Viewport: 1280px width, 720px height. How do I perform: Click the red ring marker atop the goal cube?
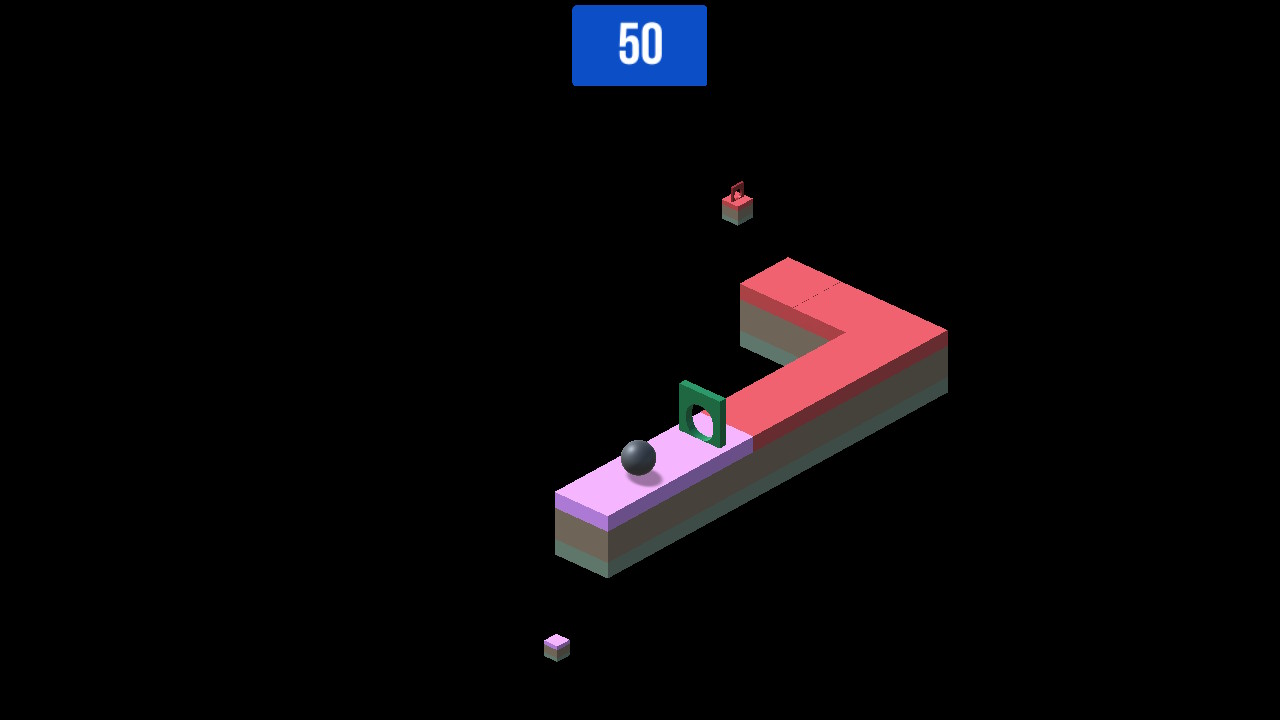point(738,187)
